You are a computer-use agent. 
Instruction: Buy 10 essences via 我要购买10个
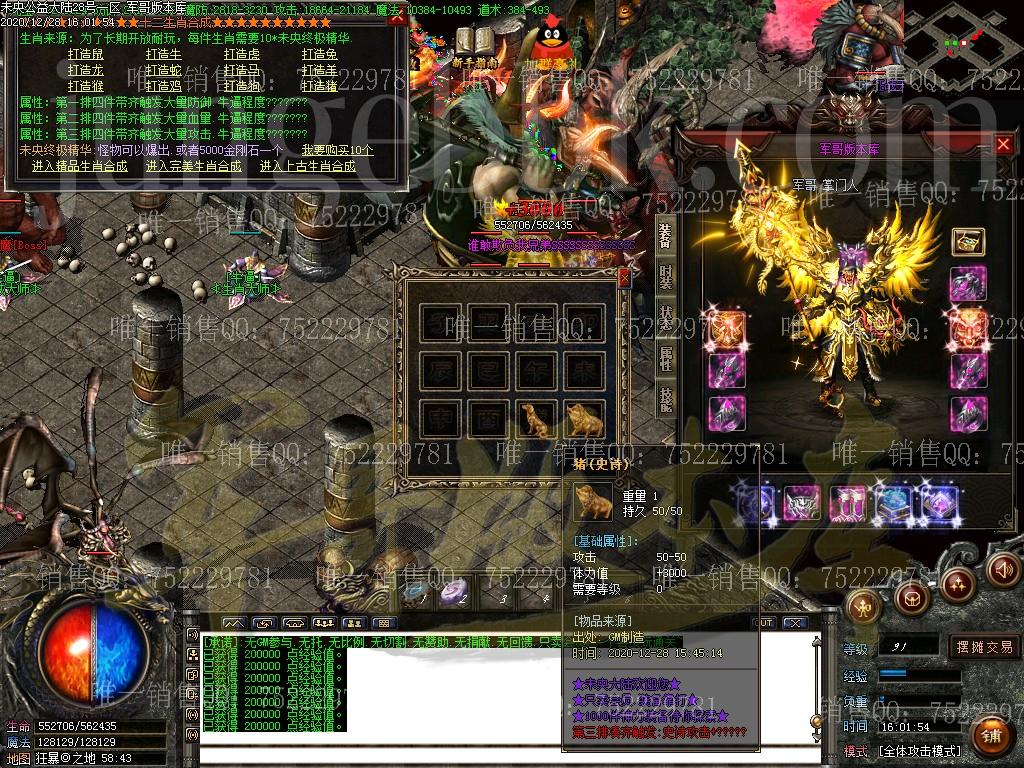pos(337,150)
